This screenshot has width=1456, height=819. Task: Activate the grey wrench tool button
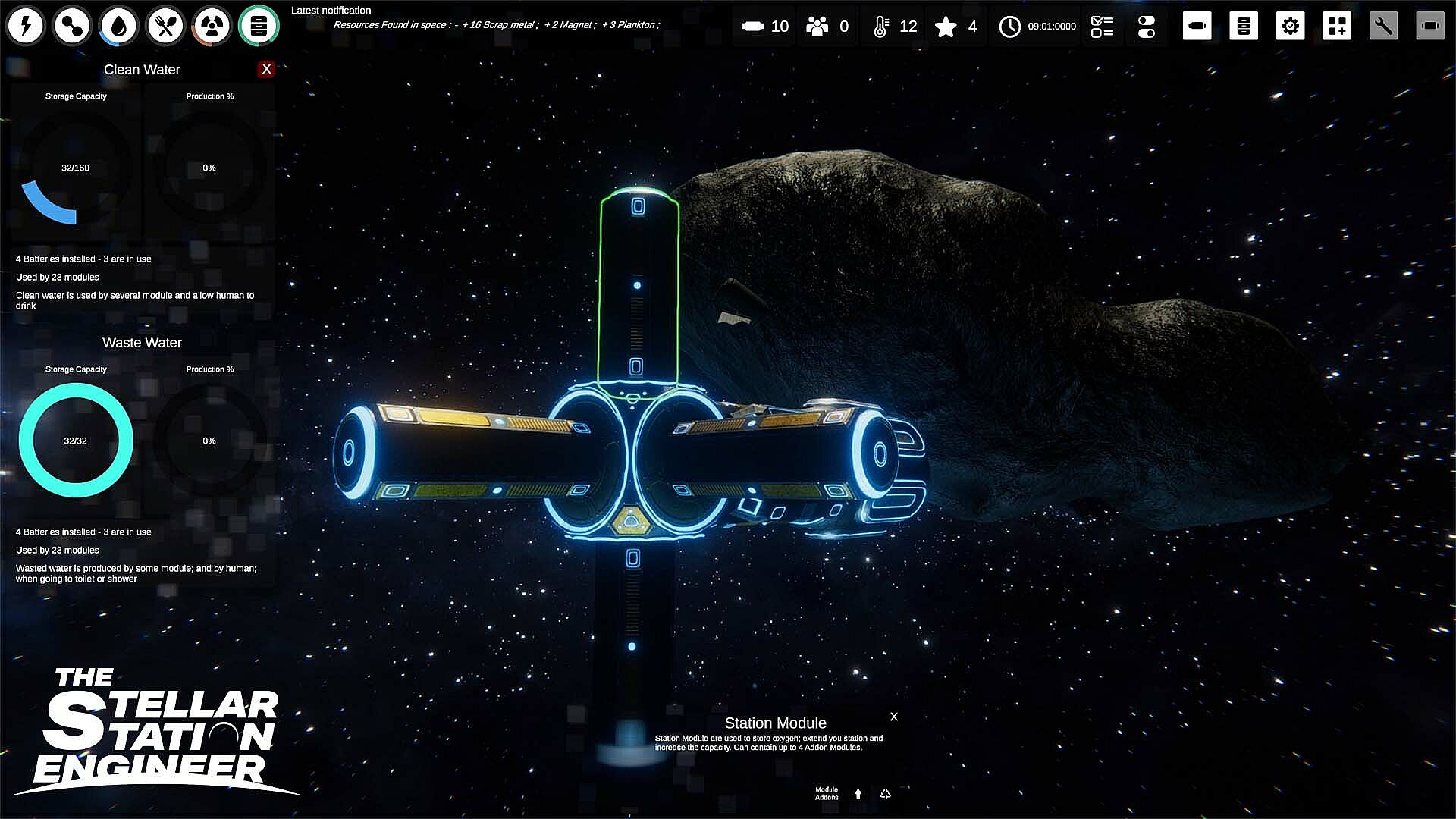(1383, 26)
